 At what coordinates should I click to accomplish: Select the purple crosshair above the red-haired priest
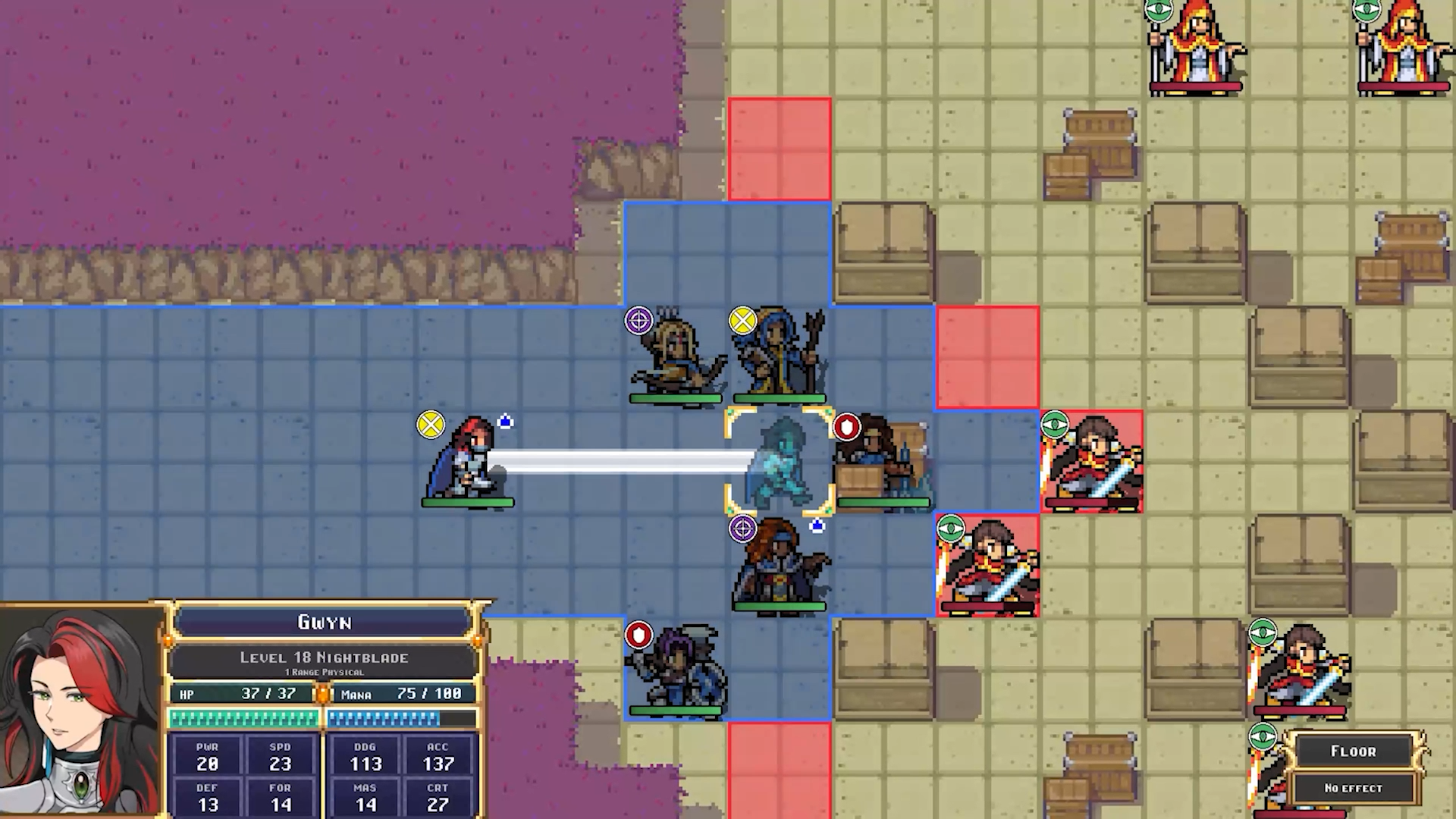742,529
